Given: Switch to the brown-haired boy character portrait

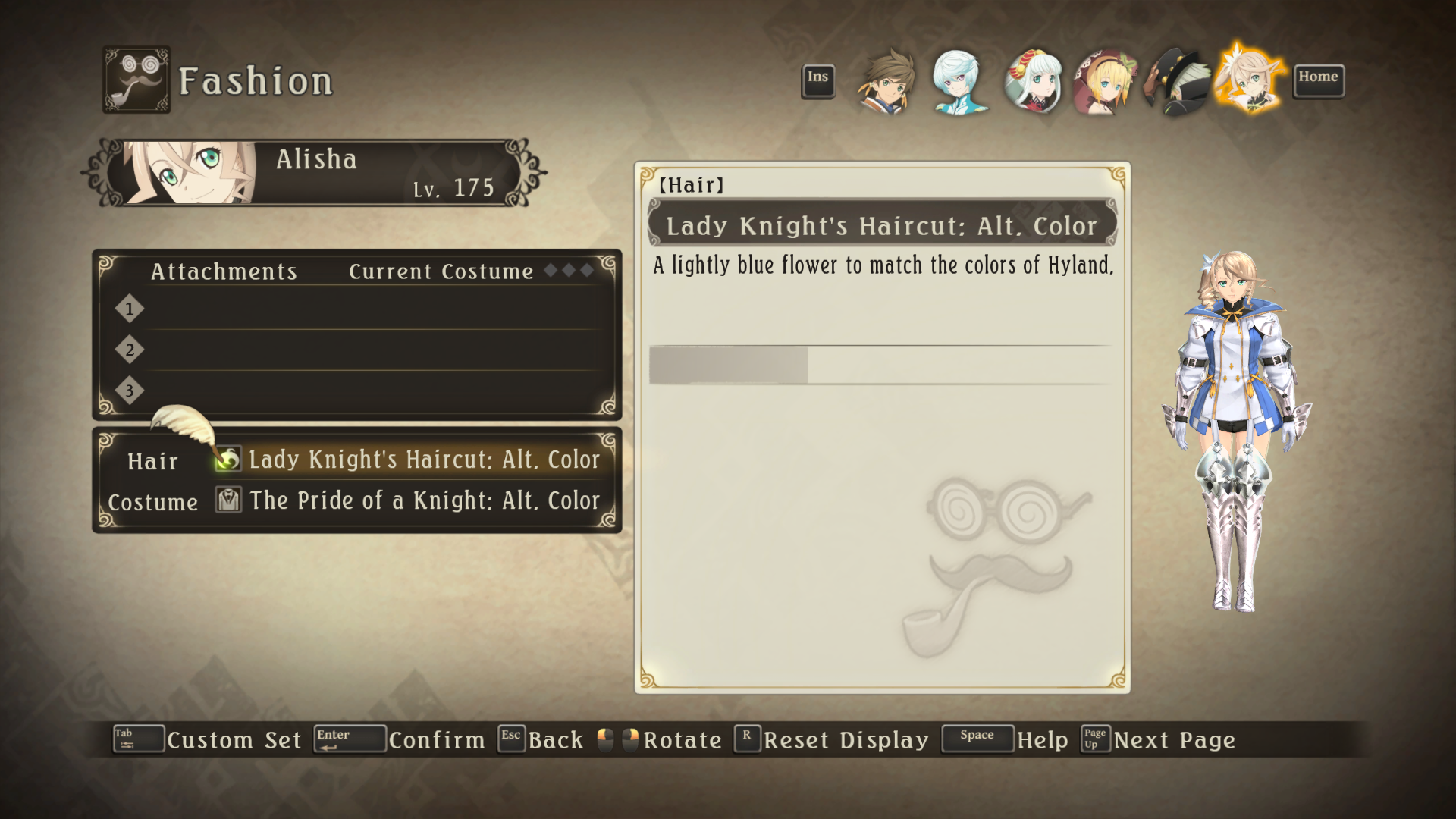Looking at the screenshot, I should coord(887,82).
